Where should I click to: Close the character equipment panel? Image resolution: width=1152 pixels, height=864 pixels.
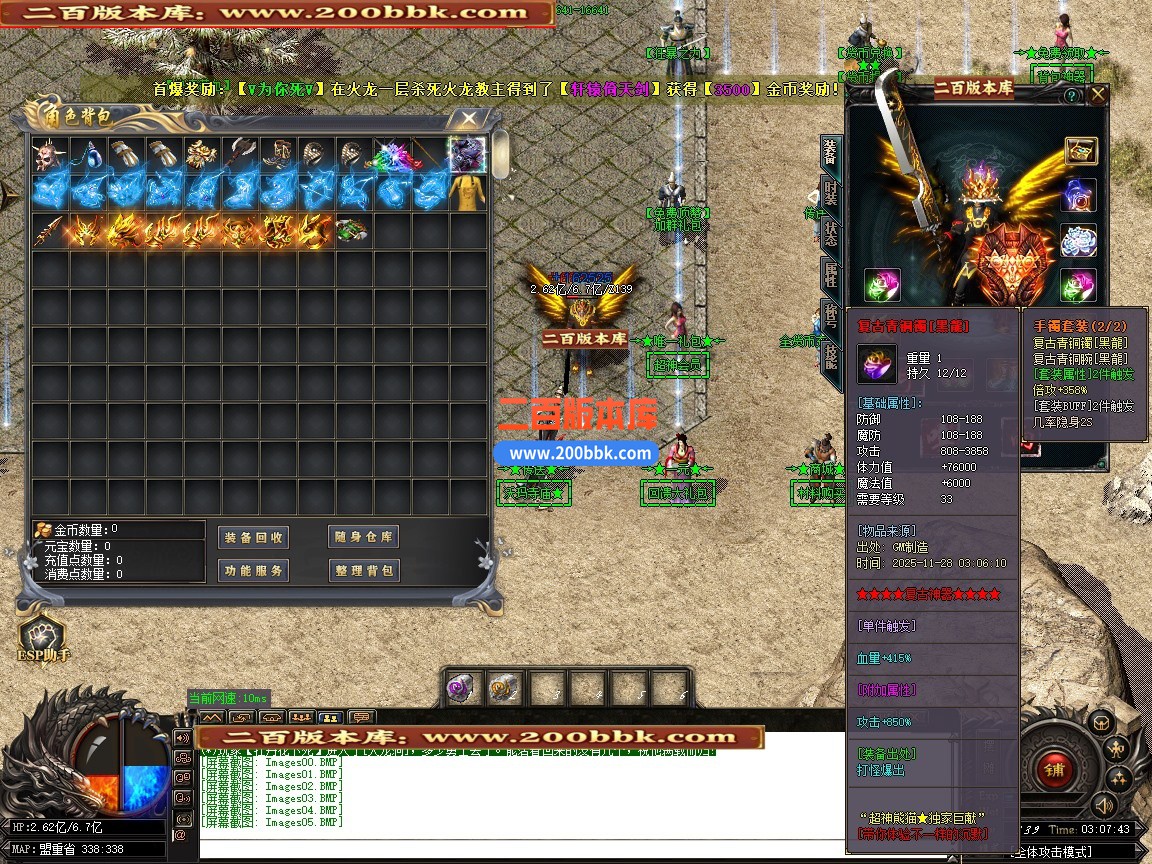point(1098,95)
